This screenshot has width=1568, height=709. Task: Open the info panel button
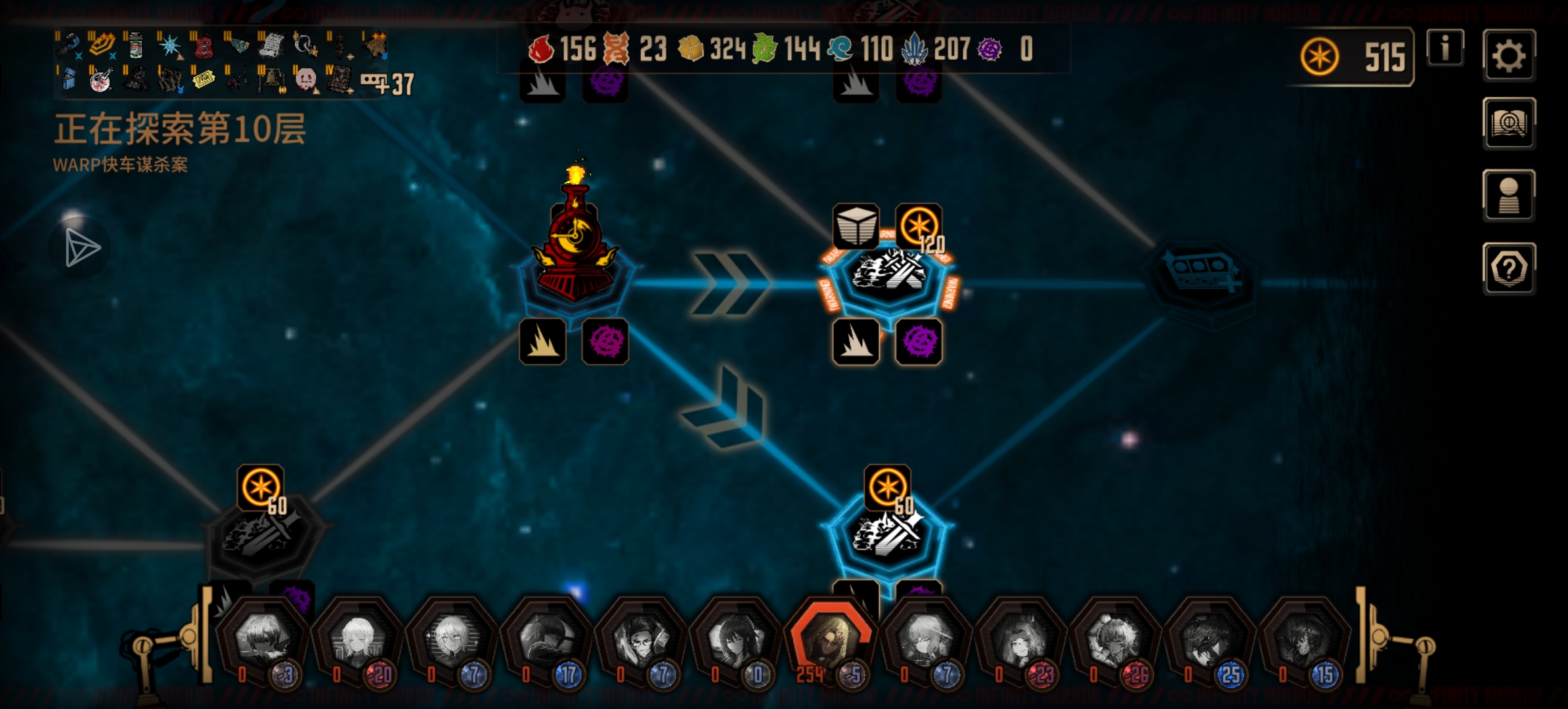pyautogui.click(x=1445, y=48)
